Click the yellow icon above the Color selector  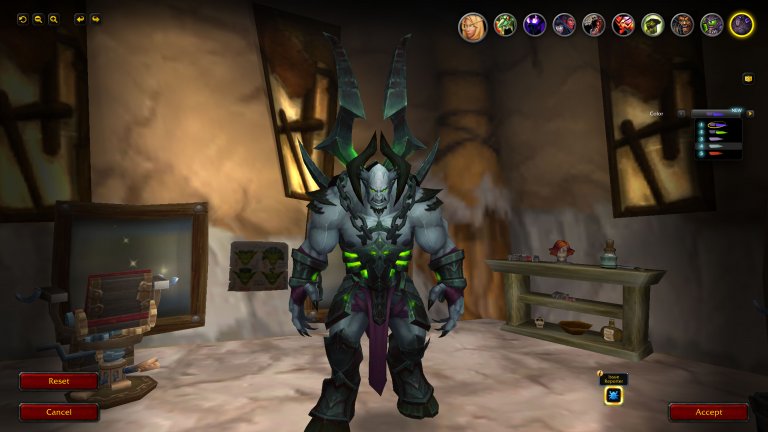pos(747,78)
